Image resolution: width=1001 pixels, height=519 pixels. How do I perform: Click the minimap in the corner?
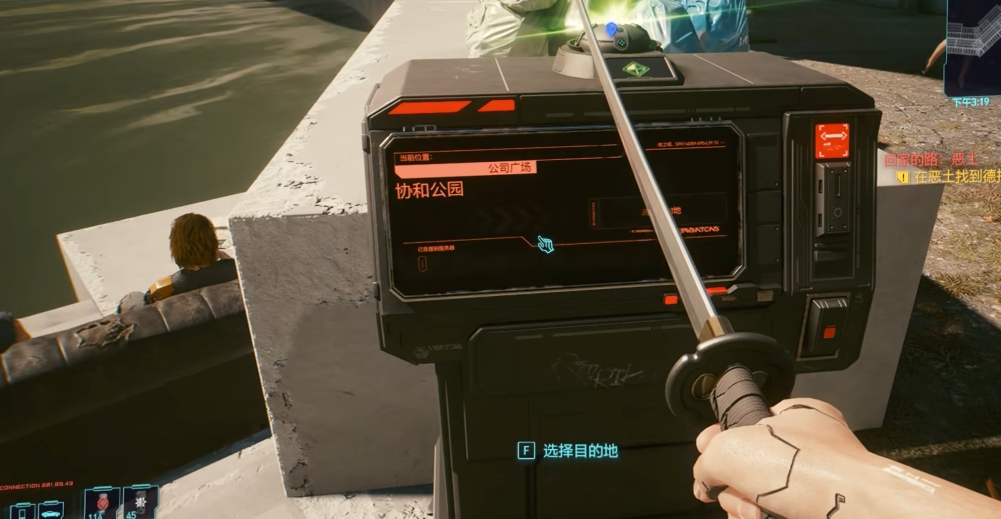pyautogui.click(x=974, y=46)
